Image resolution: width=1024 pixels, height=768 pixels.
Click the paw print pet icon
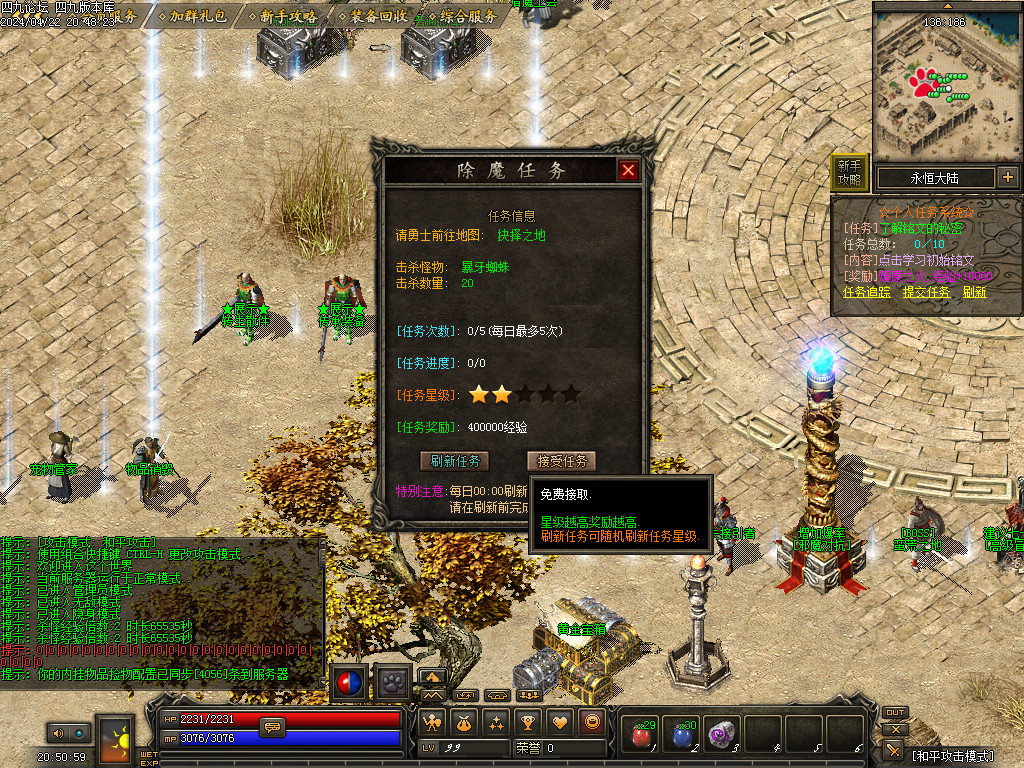394,683
